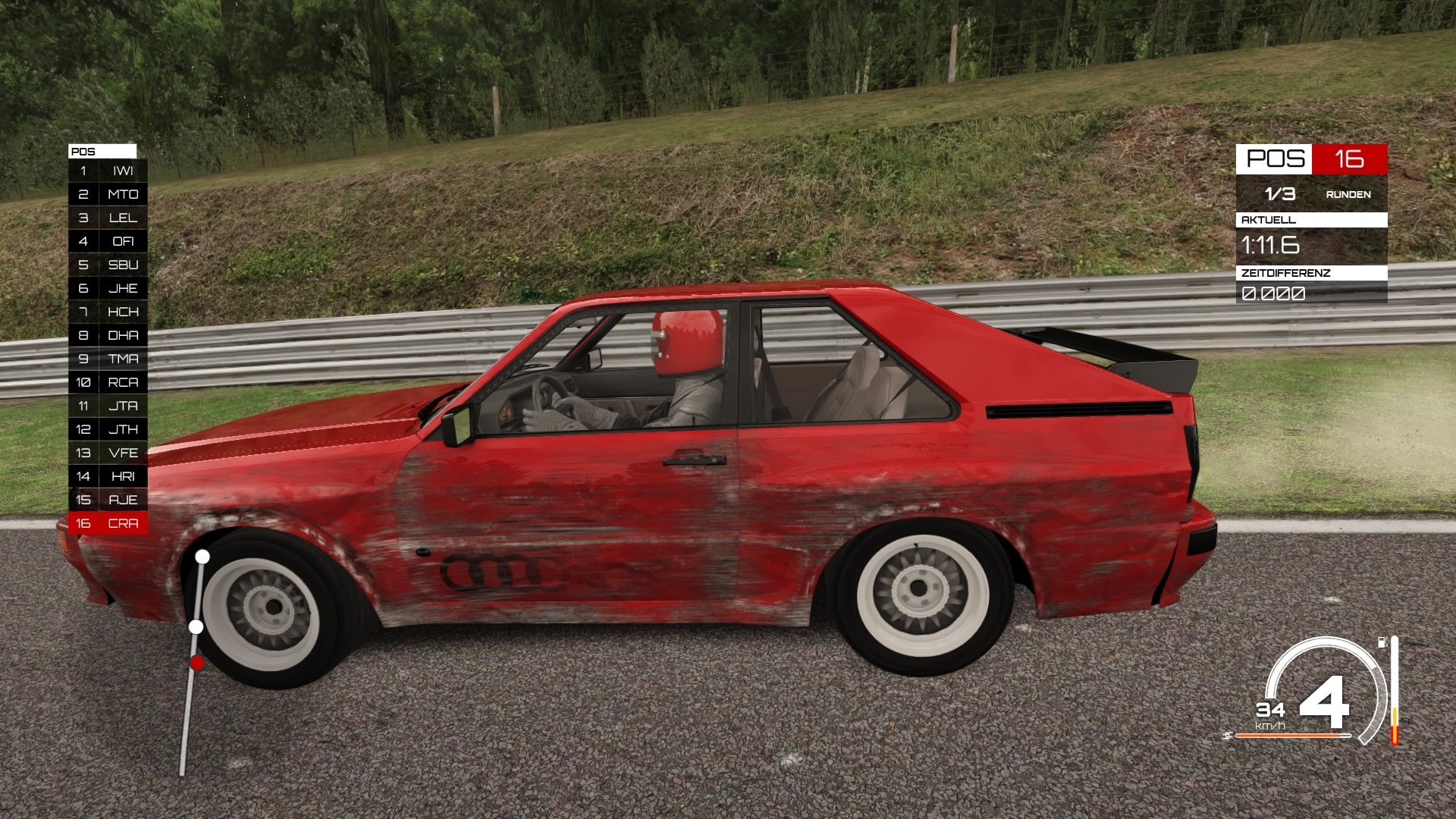The width and height of the screenshot is (1456, 819).
Task: Select the turbo boost icon beside orange bar
Action: click(1228, 736)
